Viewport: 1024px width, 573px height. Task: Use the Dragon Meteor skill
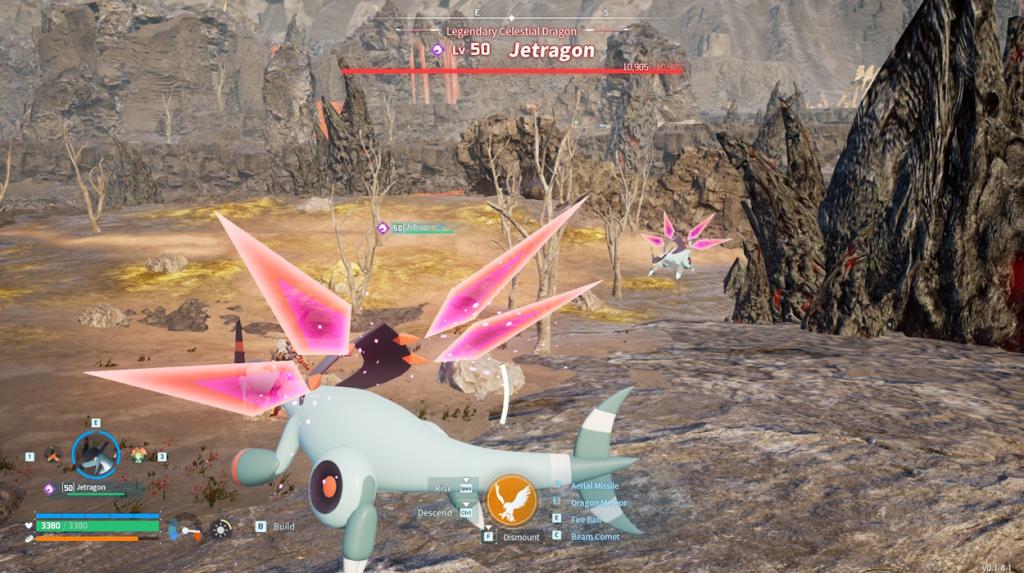[x=599, y=502]
